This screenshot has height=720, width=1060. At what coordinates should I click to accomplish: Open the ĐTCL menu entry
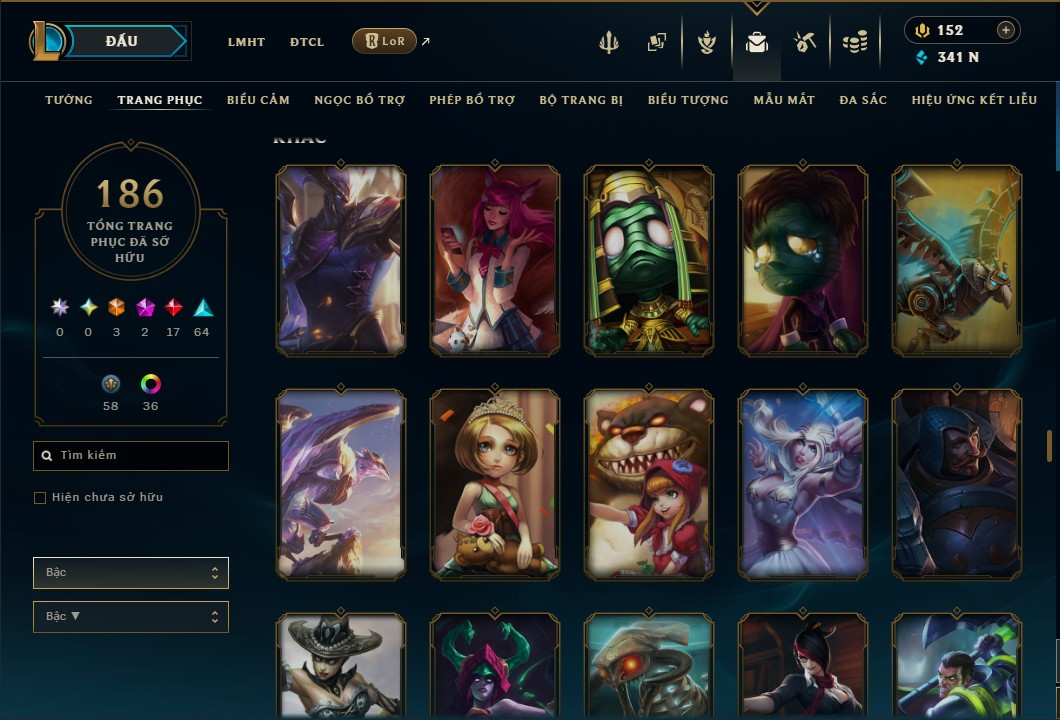coord(307,42)
